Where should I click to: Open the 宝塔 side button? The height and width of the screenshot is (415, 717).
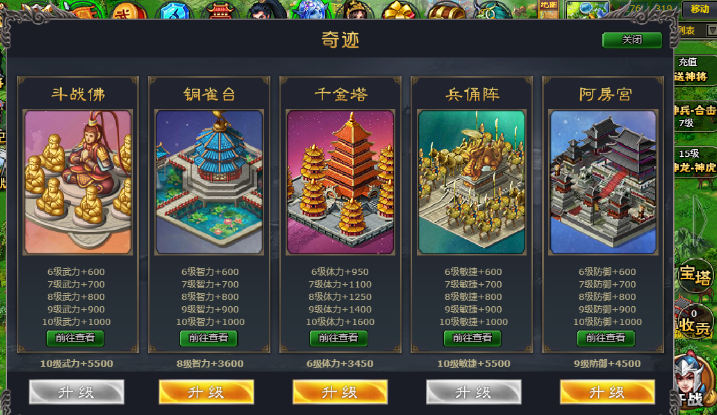[695, 276]
